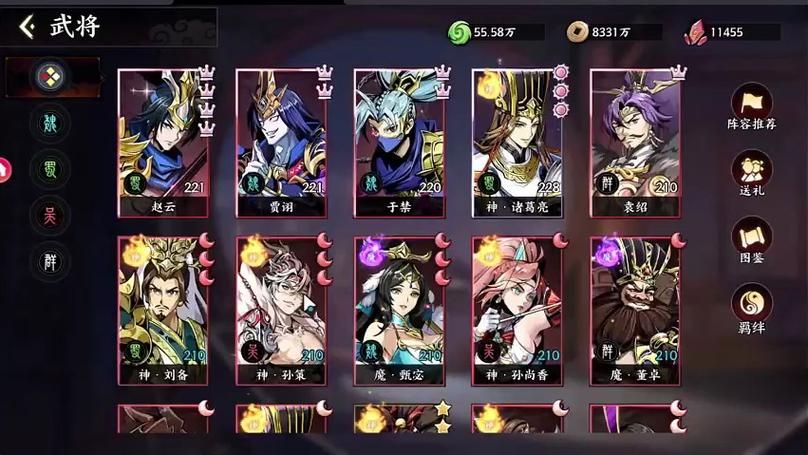
Task: Switch to the 群 faction tab
Action: [x=49, y=259]
